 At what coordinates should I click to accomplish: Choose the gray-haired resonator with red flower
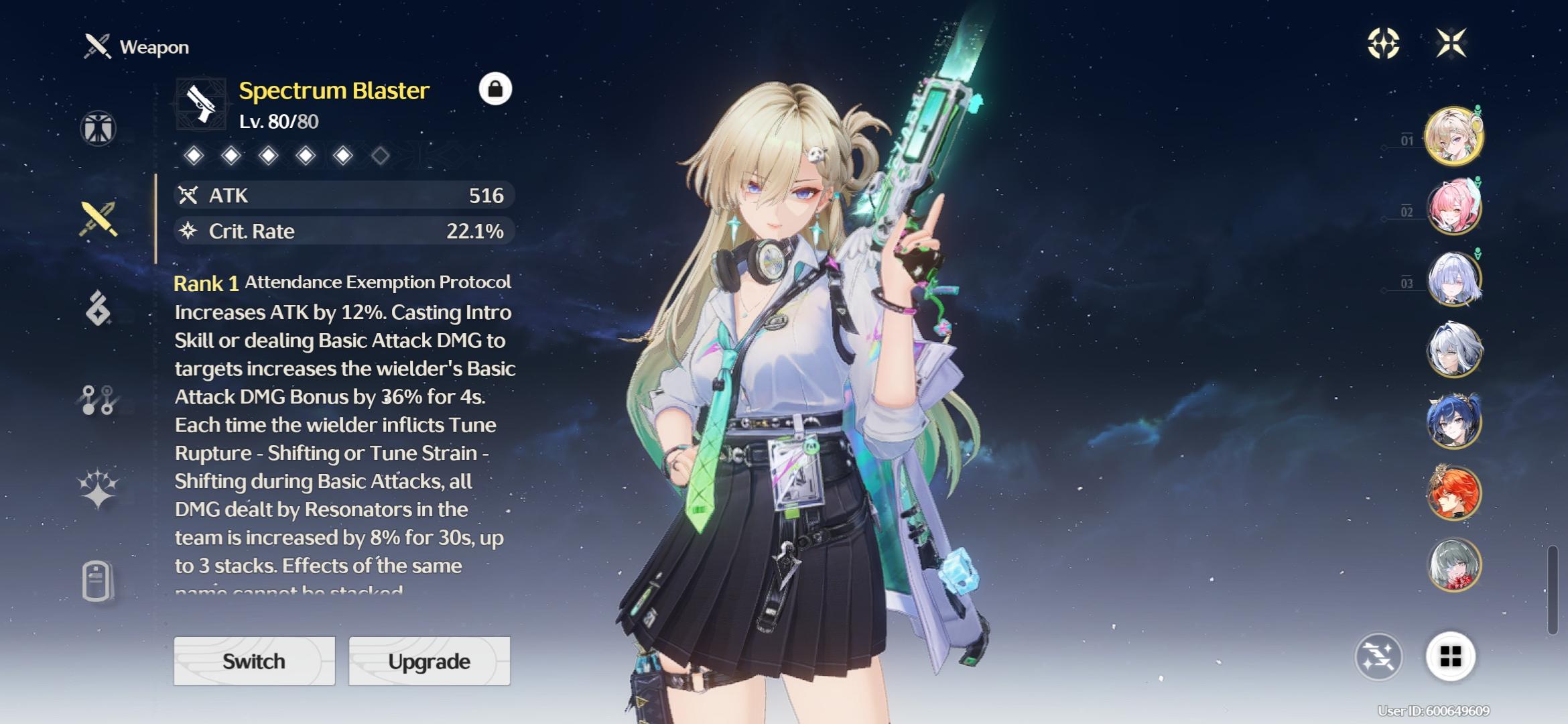(1453, 564)
